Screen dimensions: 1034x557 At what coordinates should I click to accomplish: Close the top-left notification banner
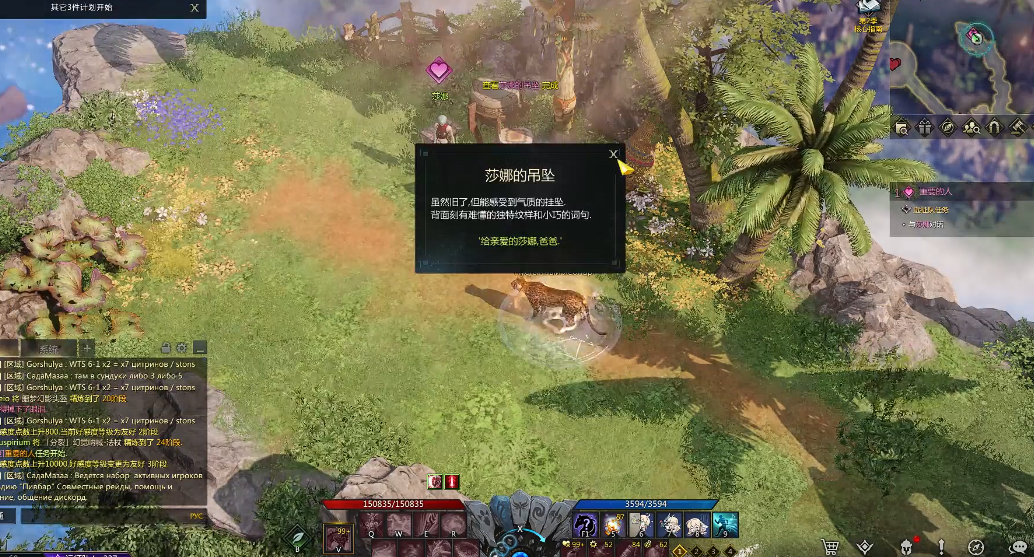(x=194, y=8)
